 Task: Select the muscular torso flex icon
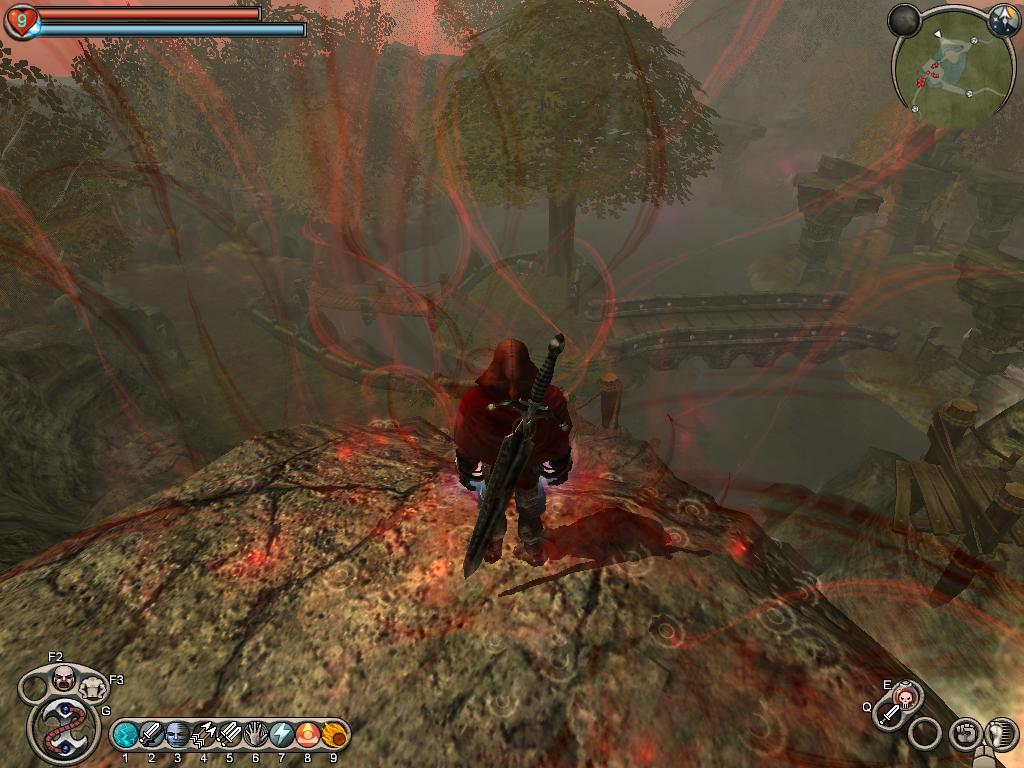(x=93, y=688)
